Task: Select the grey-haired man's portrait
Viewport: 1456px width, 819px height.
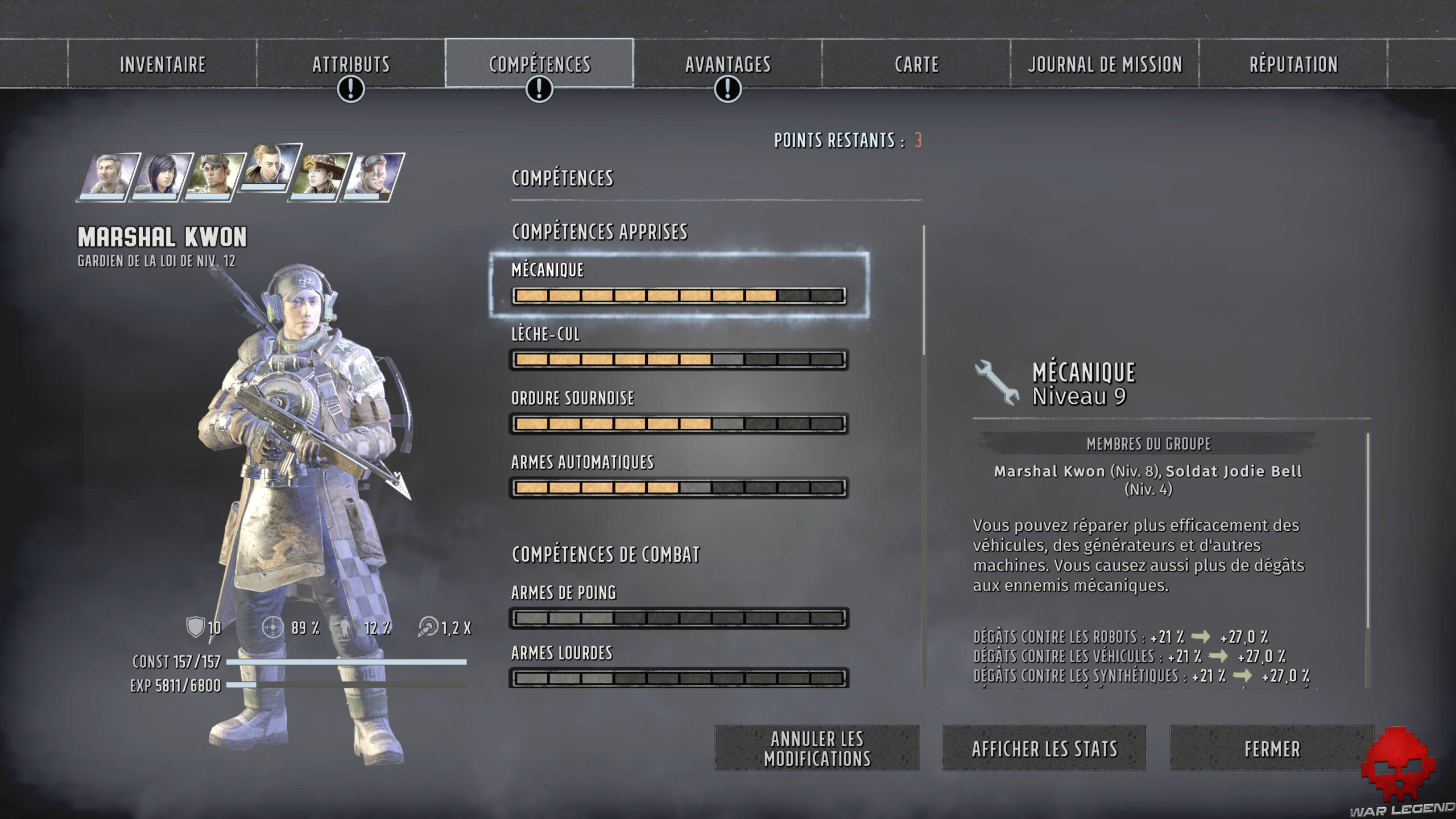Action: pyautogui.click(x=109, y=175)
